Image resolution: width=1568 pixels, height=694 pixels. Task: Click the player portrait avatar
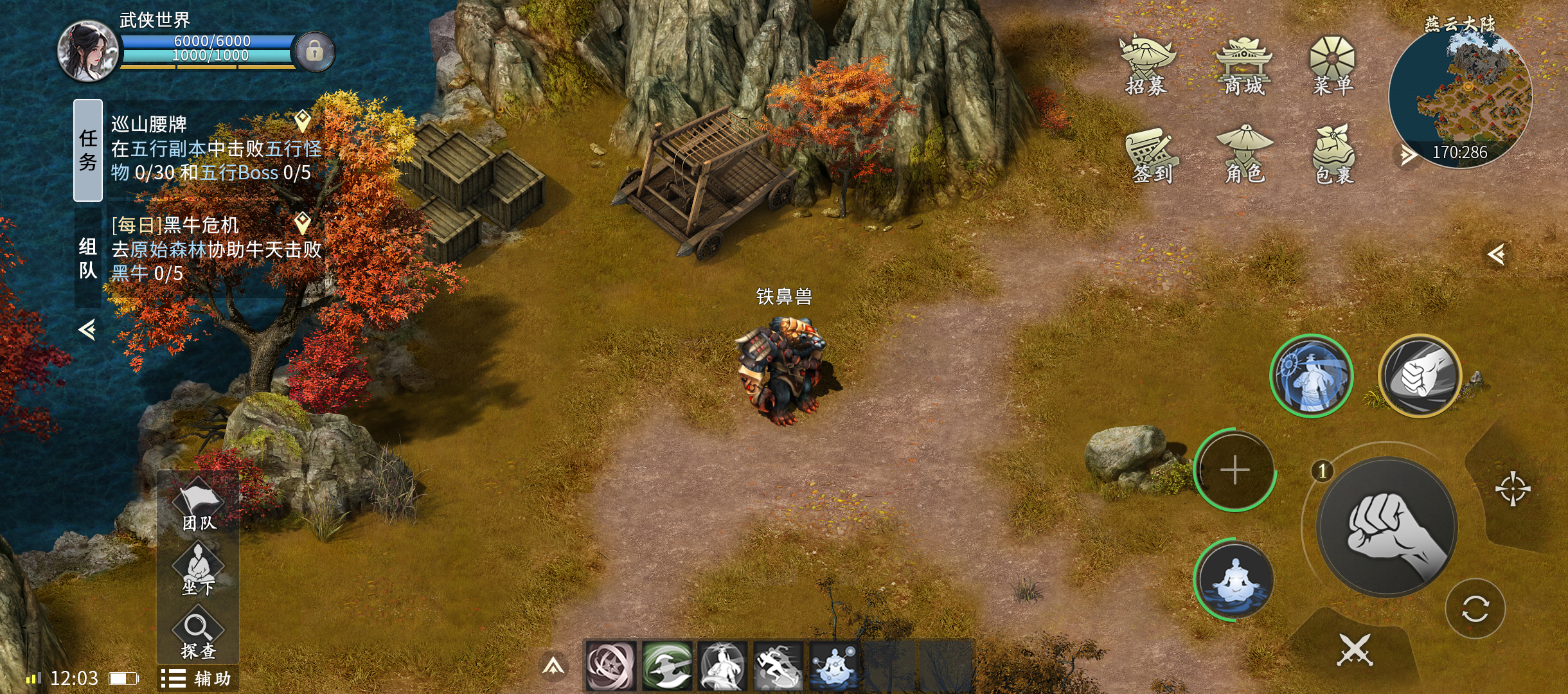[88, 51]
